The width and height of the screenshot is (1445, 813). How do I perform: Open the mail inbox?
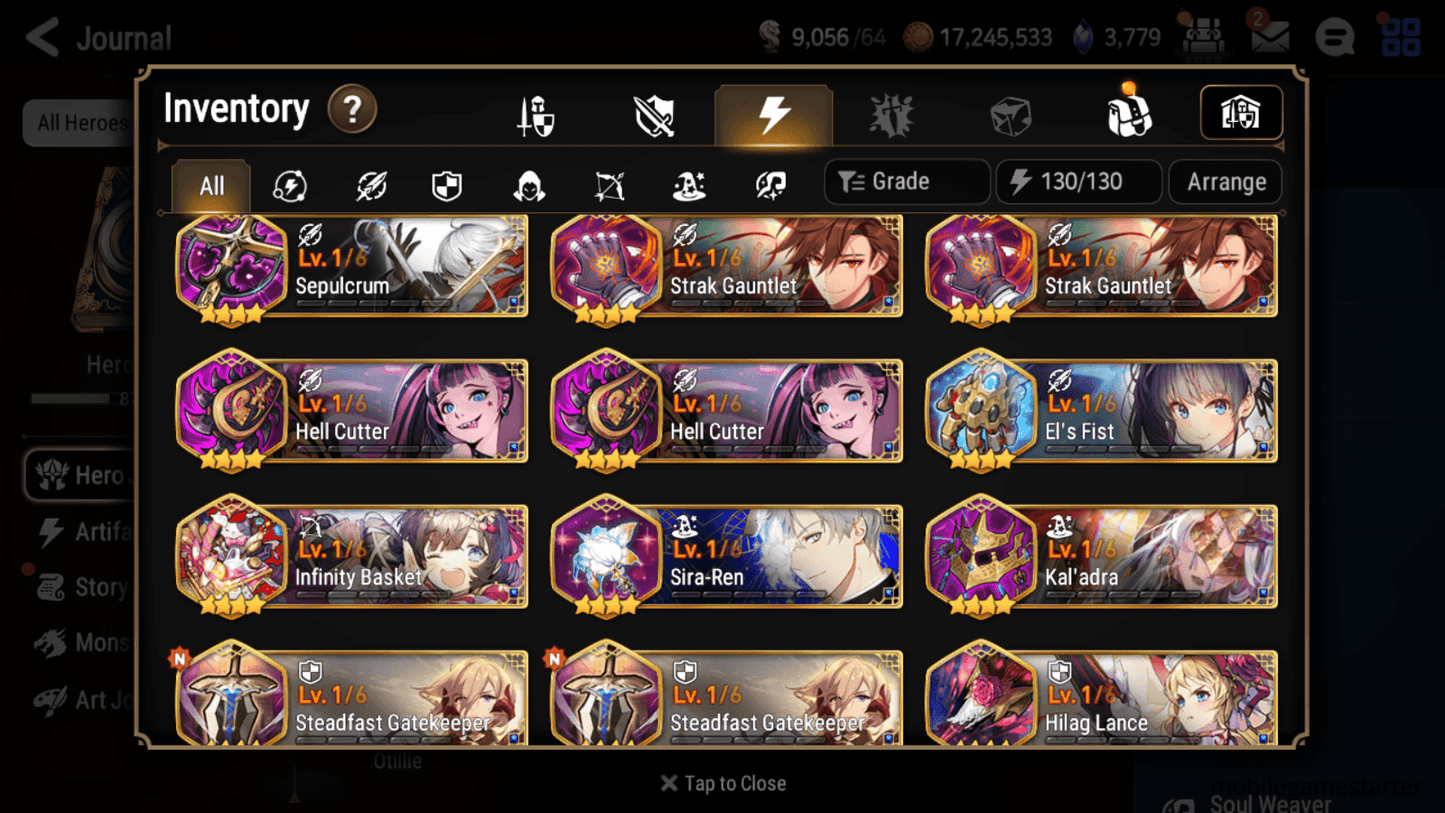click(x=1268, y=37)
